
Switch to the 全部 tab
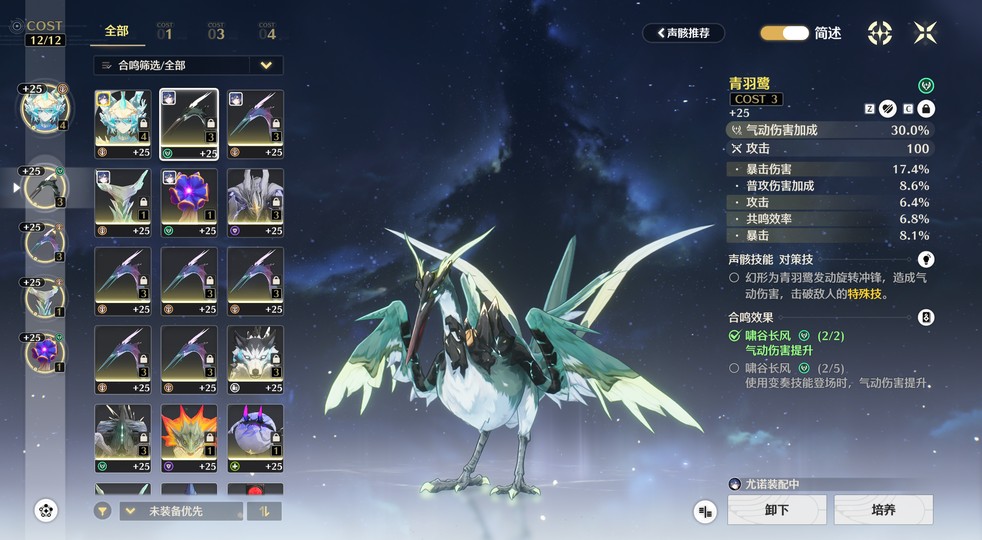[x=116, y=31]
